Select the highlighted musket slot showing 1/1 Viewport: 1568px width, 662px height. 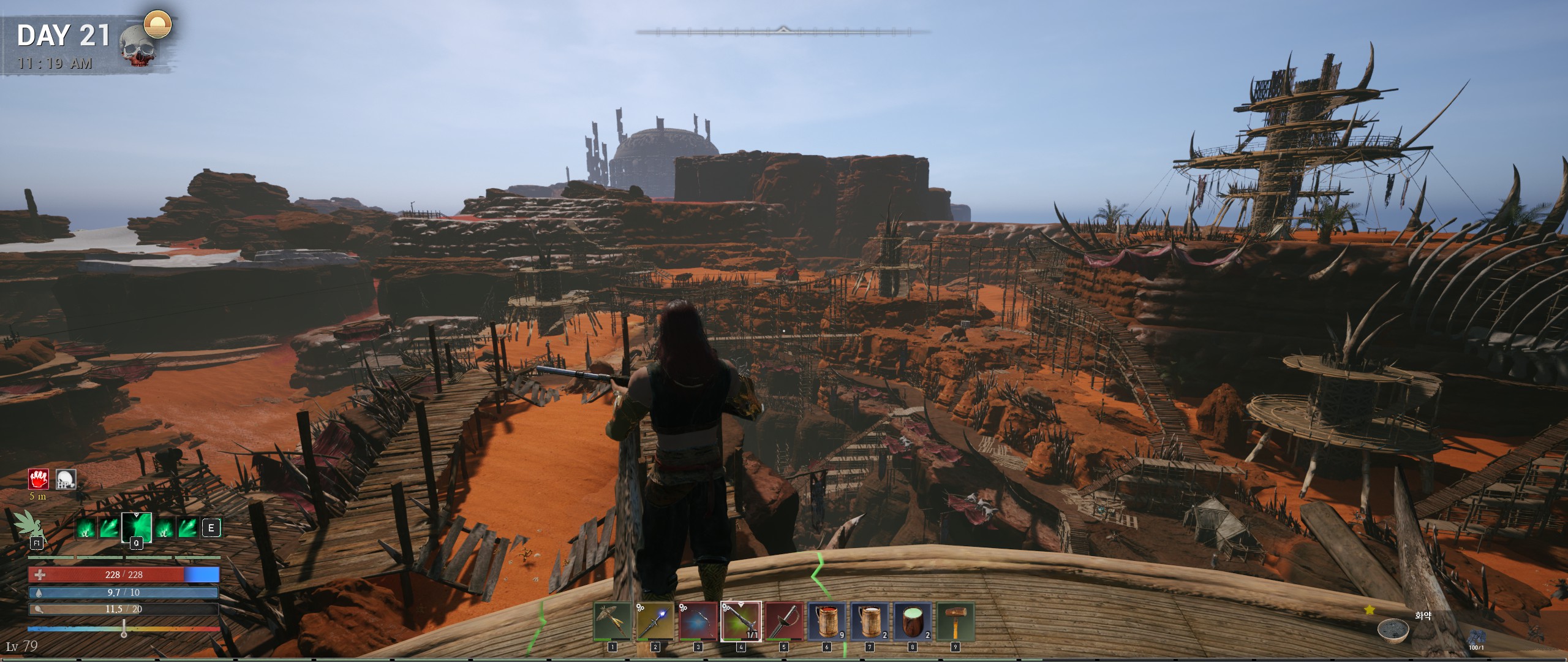click(x=741, y=622)
